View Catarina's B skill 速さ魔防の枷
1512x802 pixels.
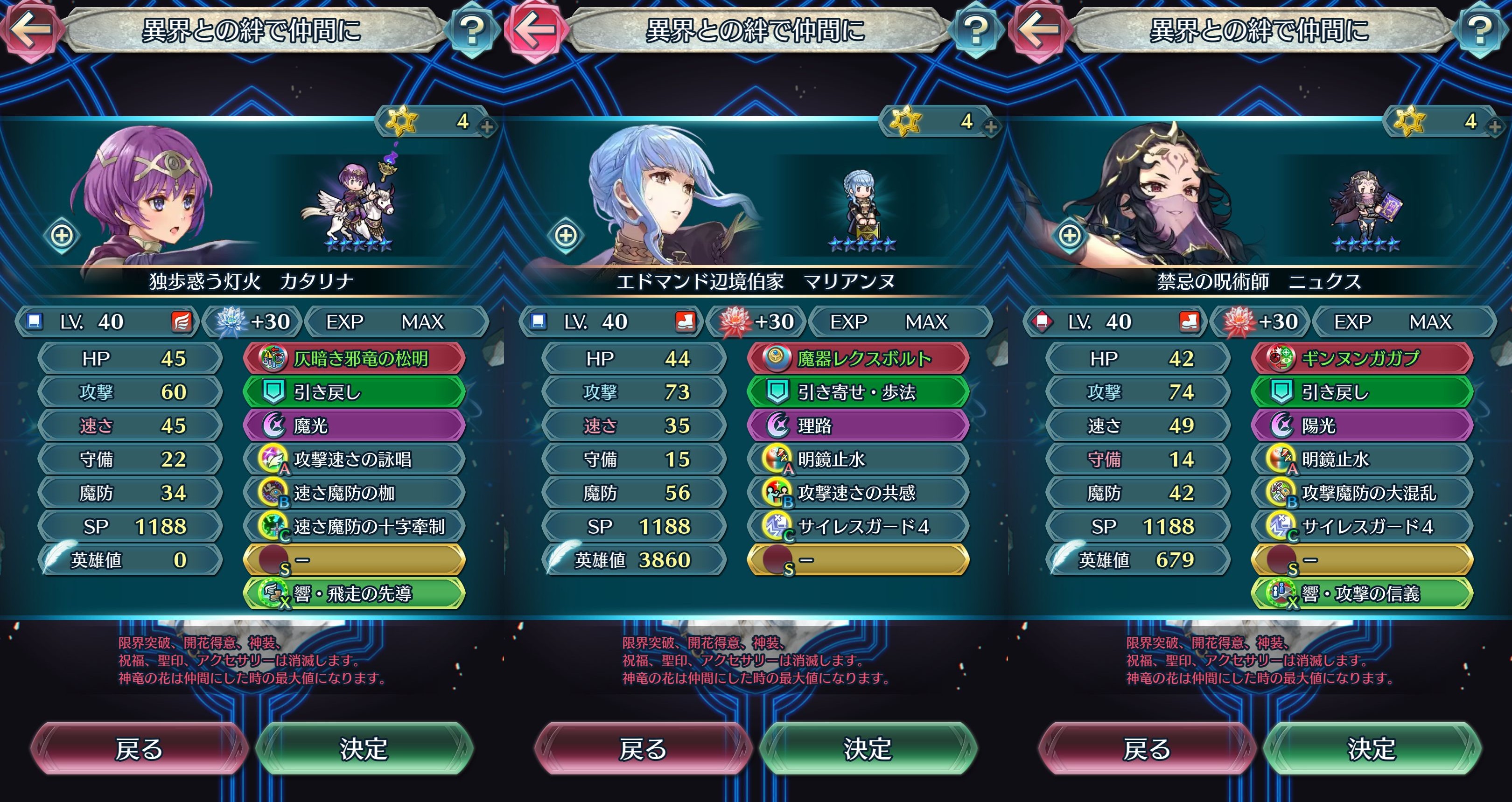point(355,493)
